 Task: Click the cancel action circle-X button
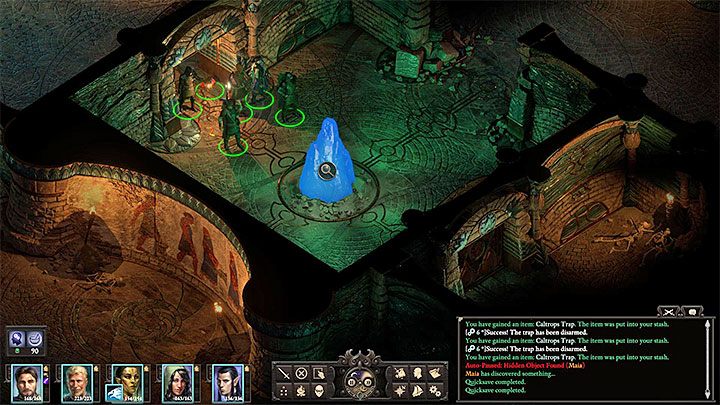301,373
